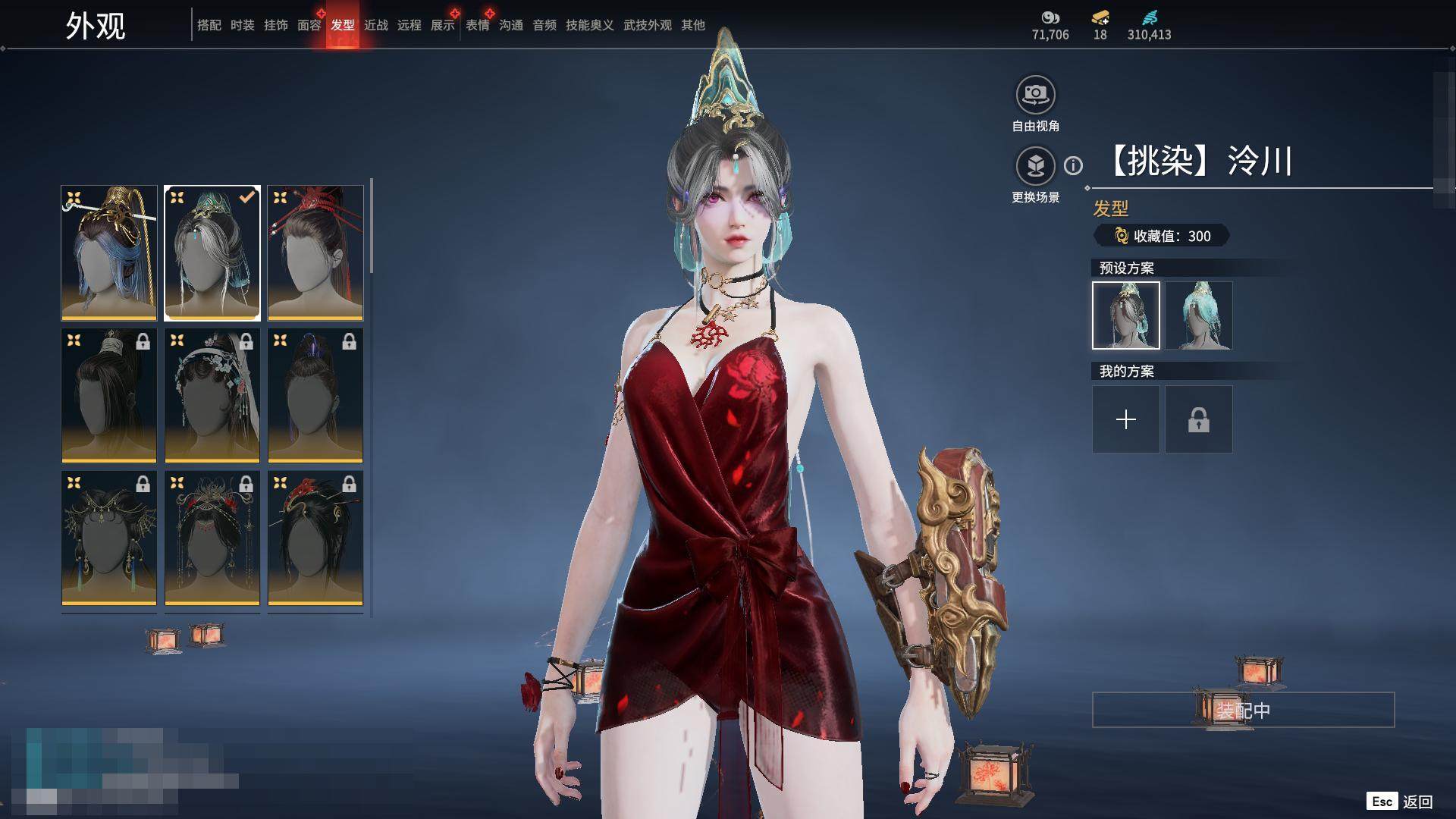The width and height of the screenshot is (1456, 819).
Task: Switch to 武技外观 tab
Action: click(x=647, y=26)
